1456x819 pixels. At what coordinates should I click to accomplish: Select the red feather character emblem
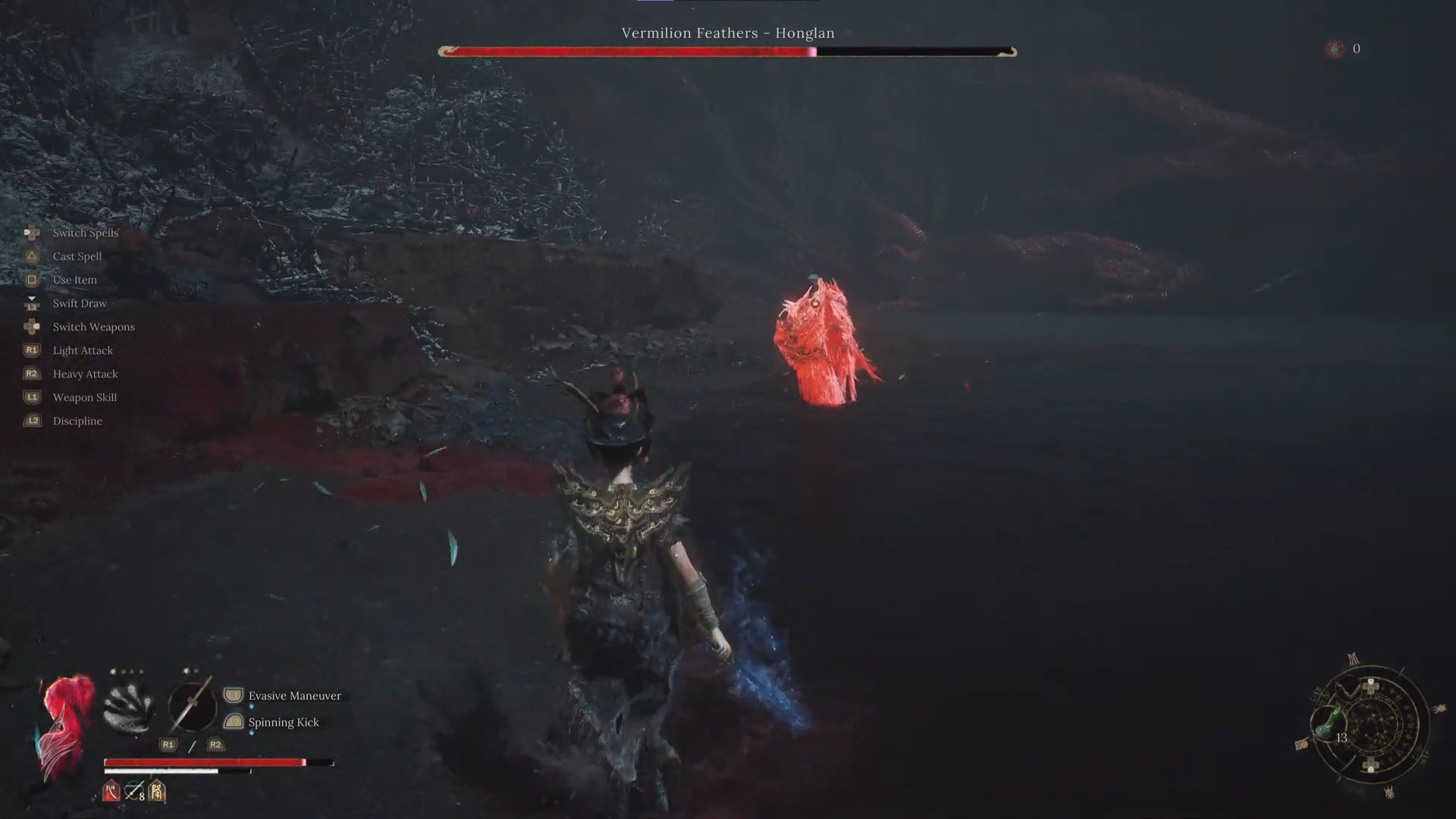click(x=67, y=724)
